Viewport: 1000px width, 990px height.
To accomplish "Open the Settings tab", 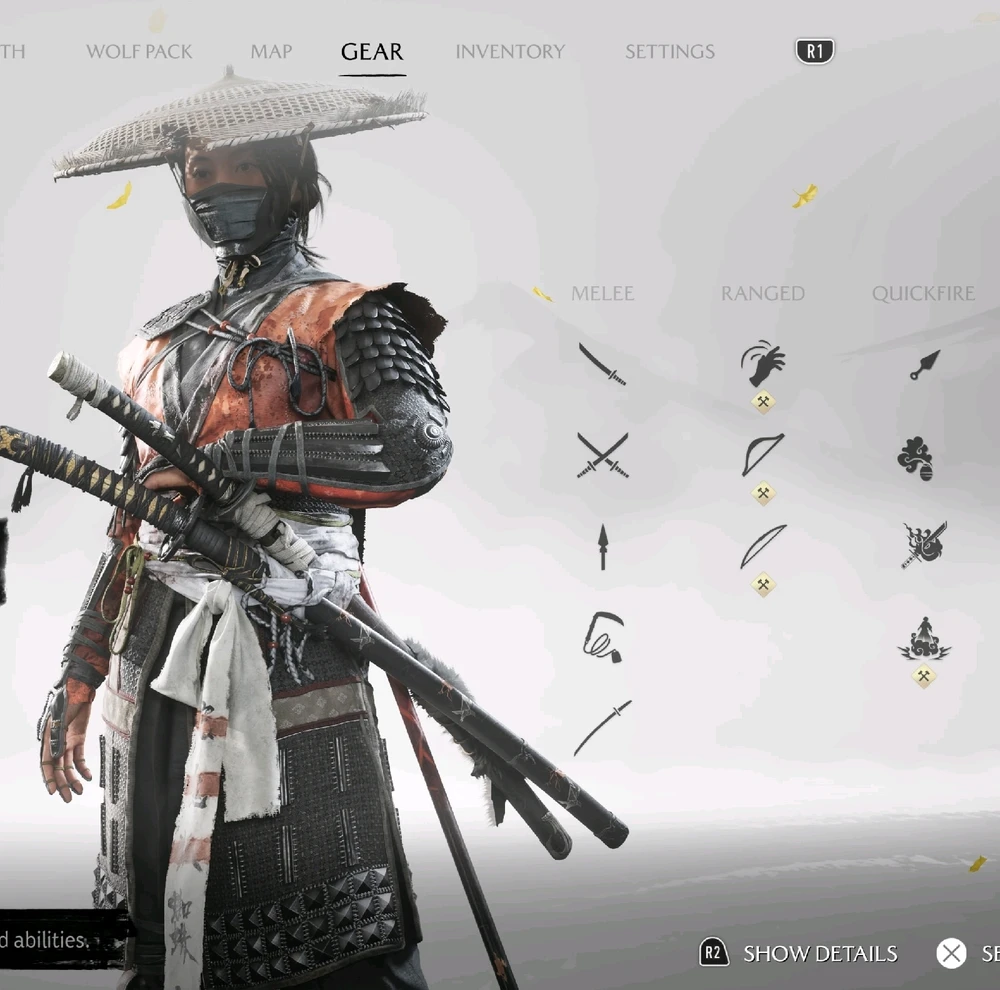I will (670, 52).
